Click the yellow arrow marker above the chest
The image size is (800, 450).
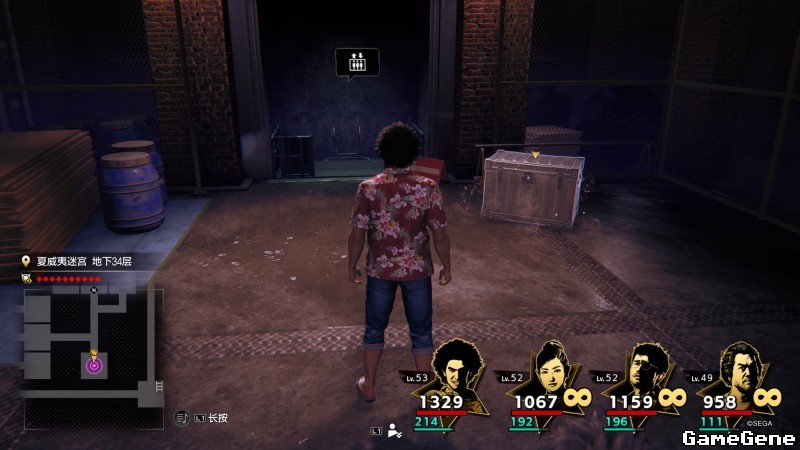536,155
